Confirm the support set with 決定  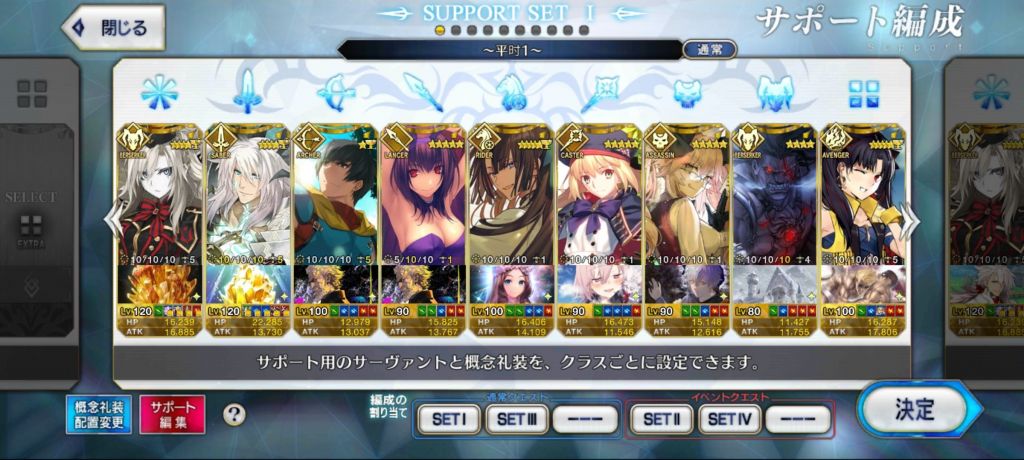(912, 408)
